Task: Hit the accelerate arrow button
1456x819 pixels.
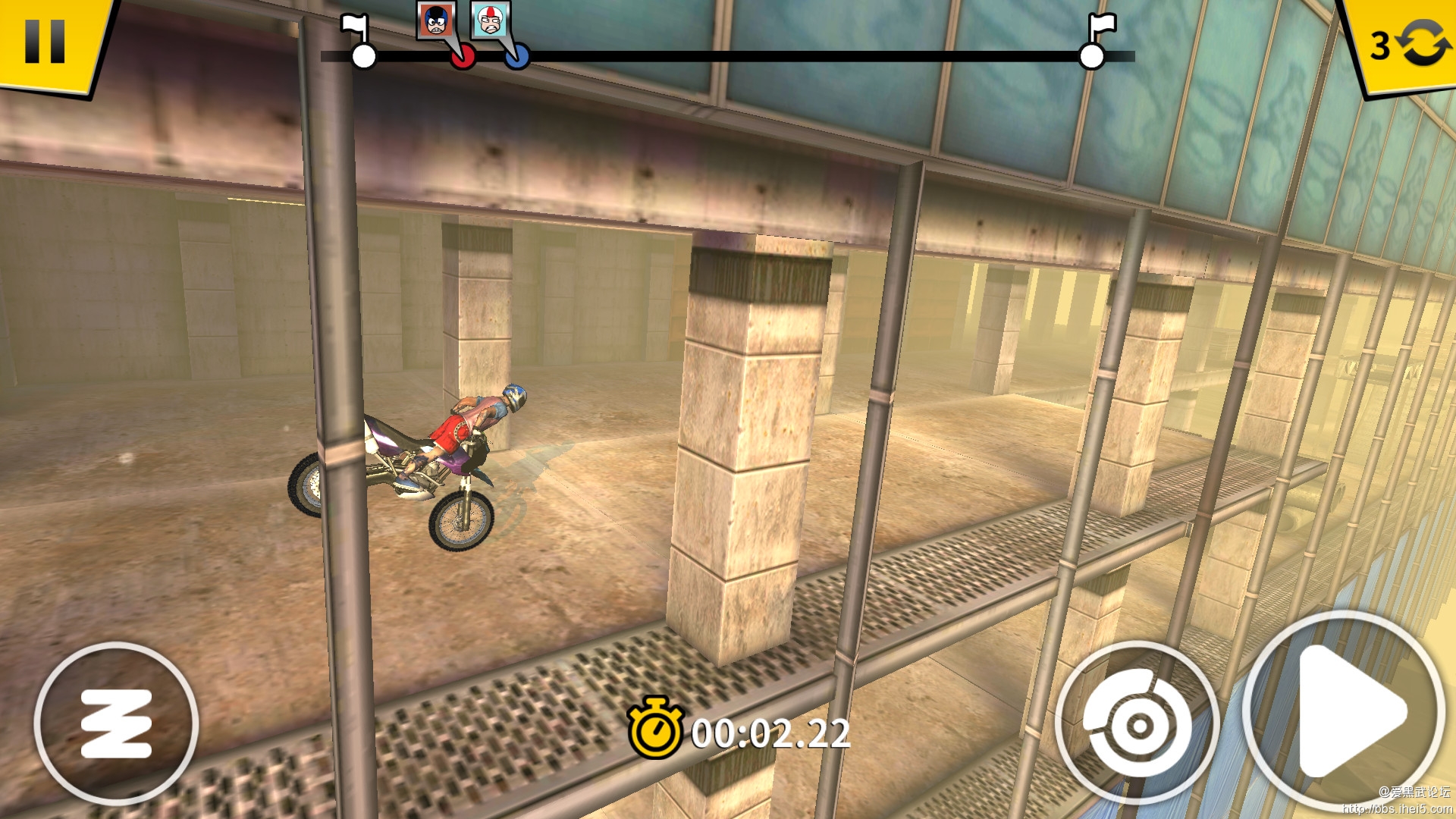Action: [1345, 711]
